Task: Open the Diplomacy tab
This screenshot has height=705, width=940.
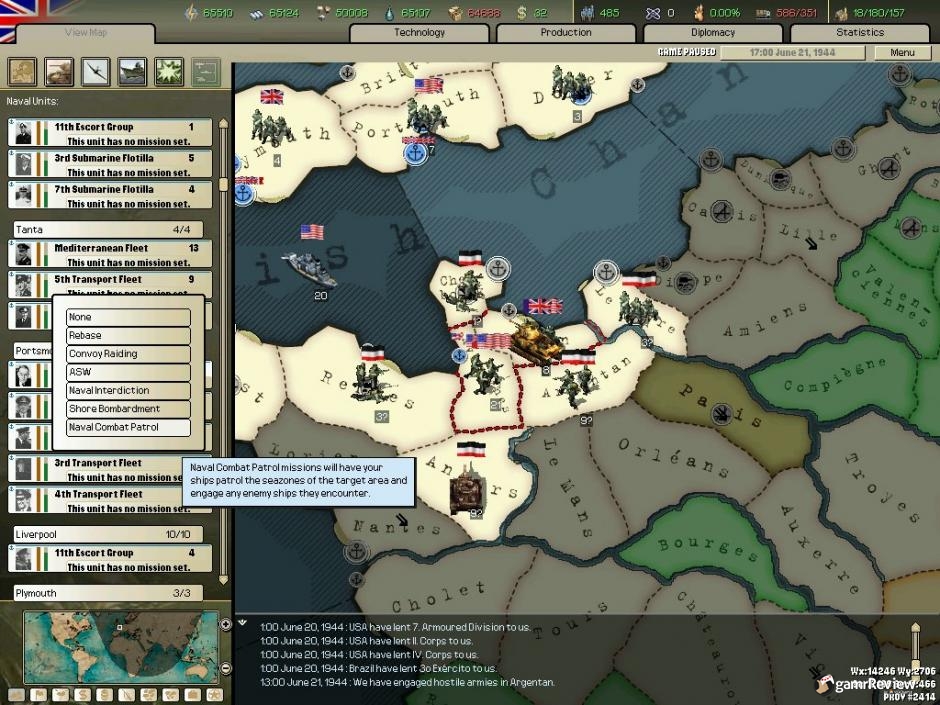Action: pyautogui.click(x=713, y=32)
